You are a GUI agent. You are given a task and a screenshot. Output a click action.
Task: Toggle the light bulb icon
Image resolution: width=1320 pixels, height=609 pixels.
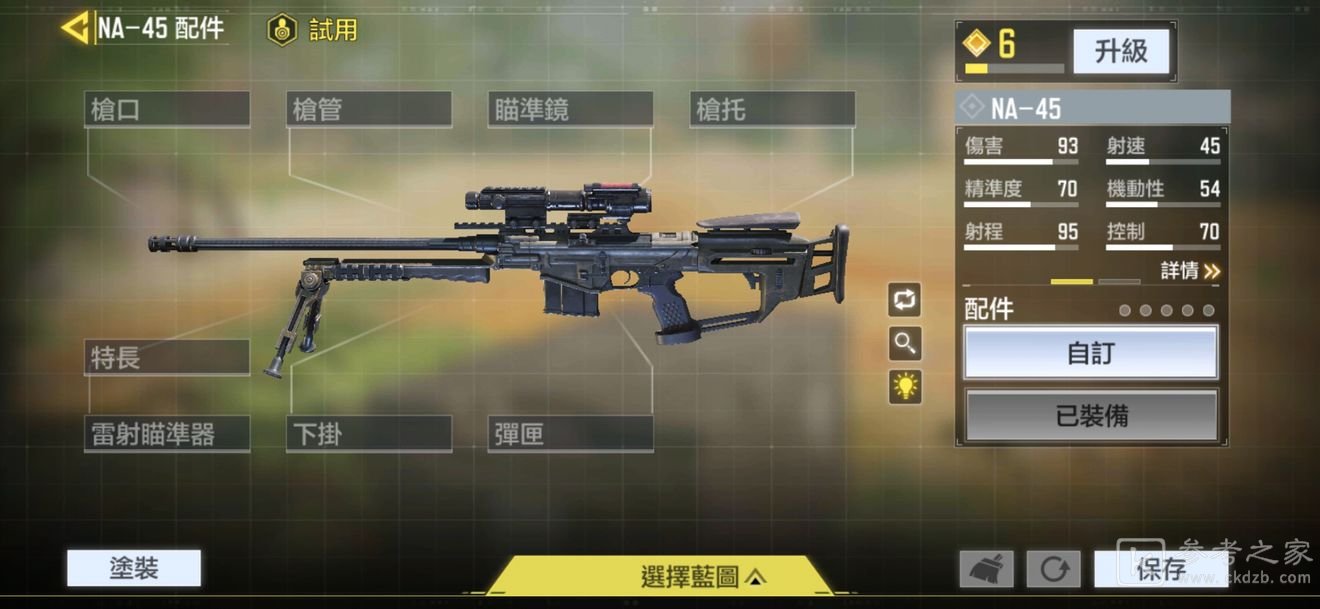[x=904, y=386]
